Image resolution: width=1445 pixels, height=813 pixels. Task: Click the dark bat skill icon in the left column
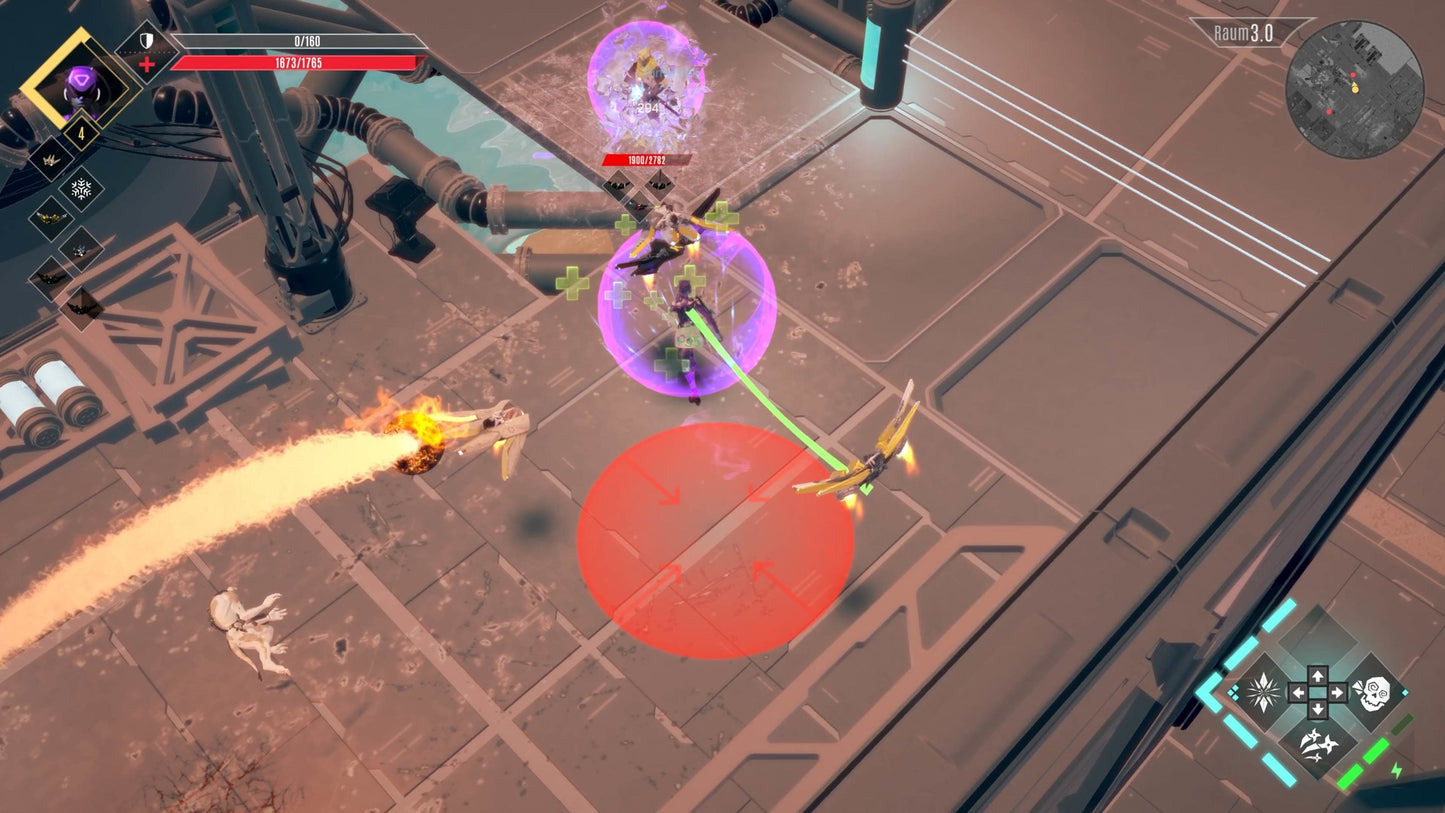pos(52,277)
